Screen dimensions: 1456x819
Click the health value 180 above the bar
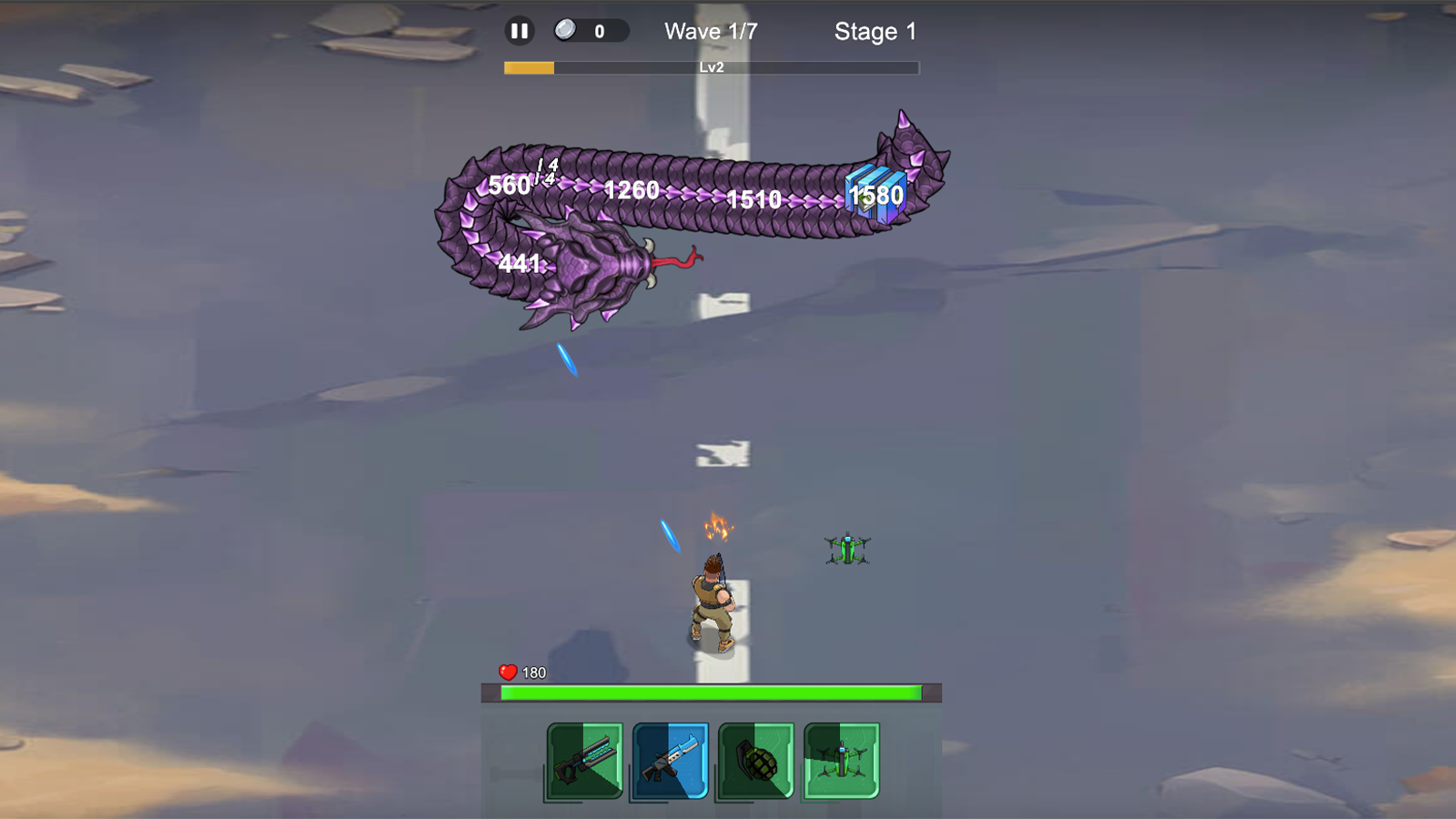pos(532,671)
